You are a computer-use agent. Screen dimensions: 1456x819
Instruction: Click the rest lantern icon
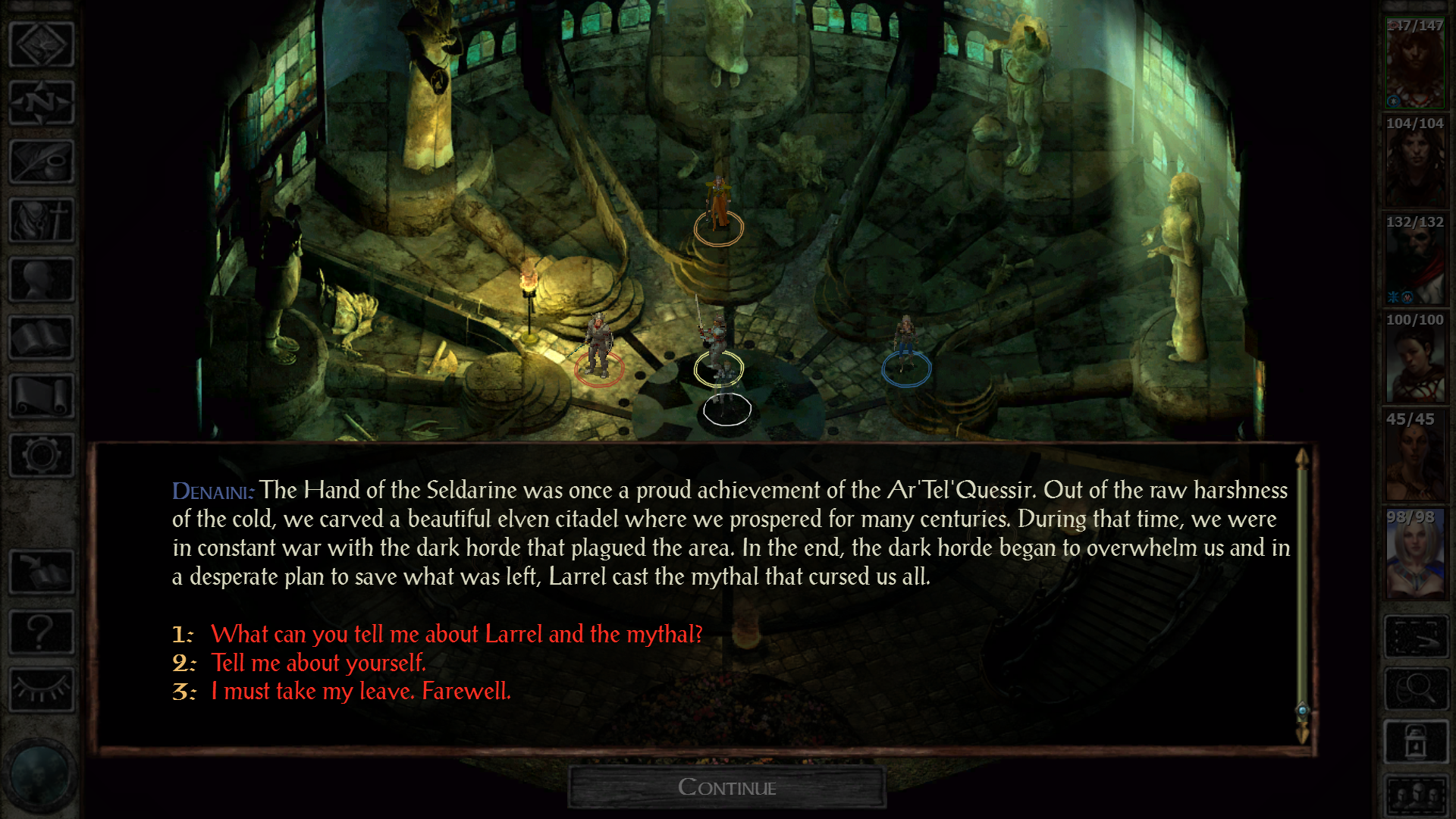1417,741
